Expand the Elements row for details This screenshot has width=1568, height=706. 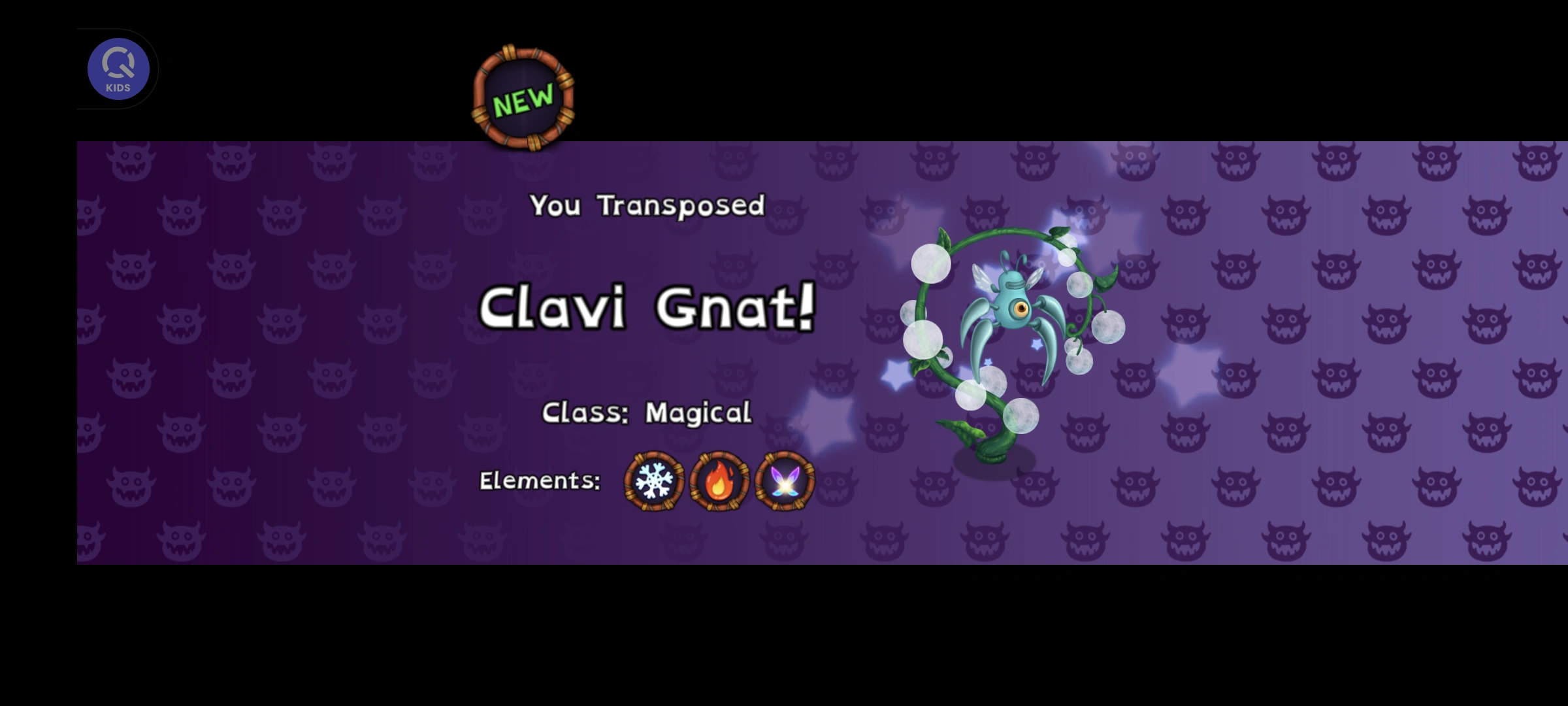540,480
